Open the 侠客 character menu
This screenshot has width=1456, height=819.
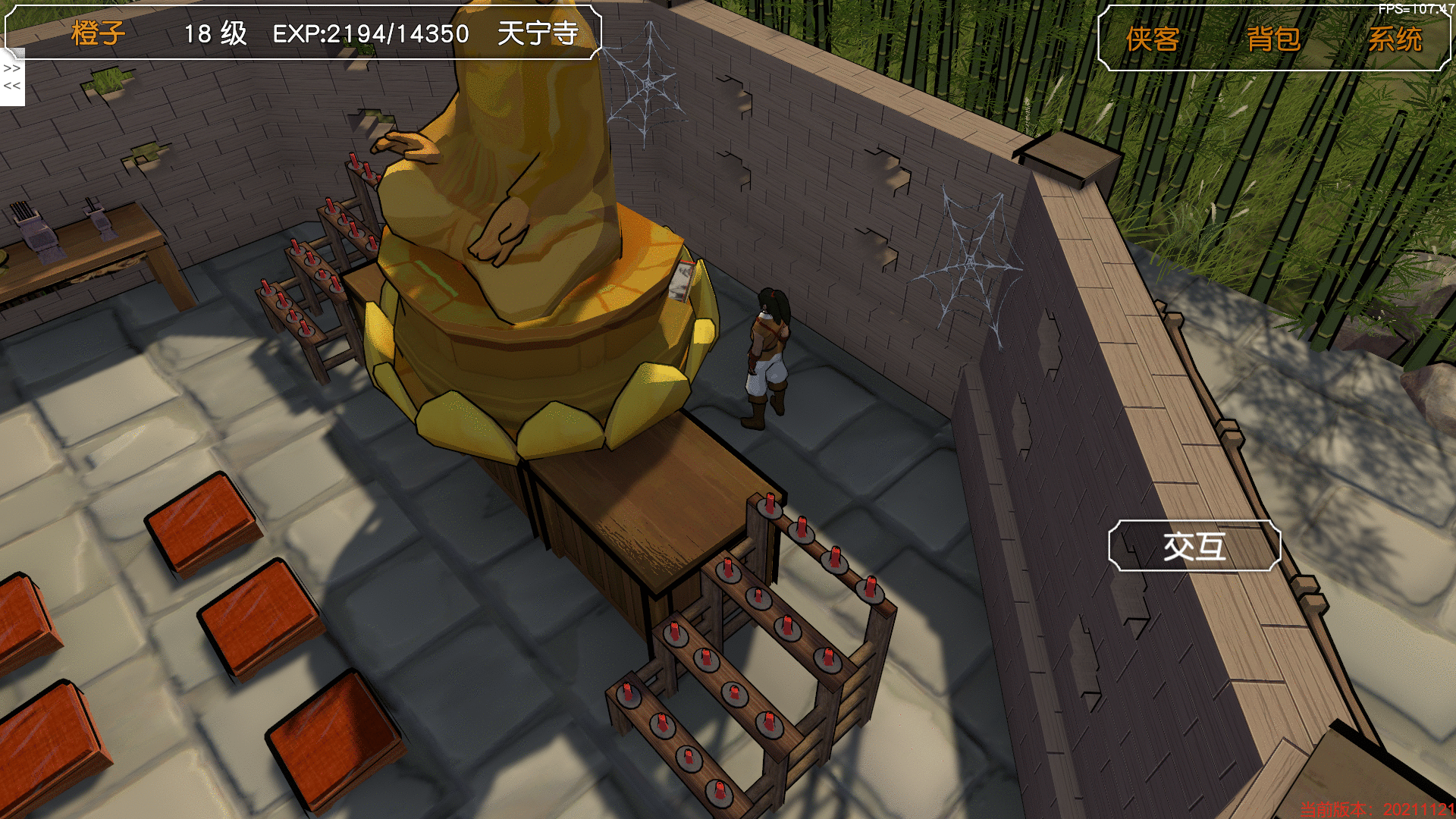pos(1152,39)
